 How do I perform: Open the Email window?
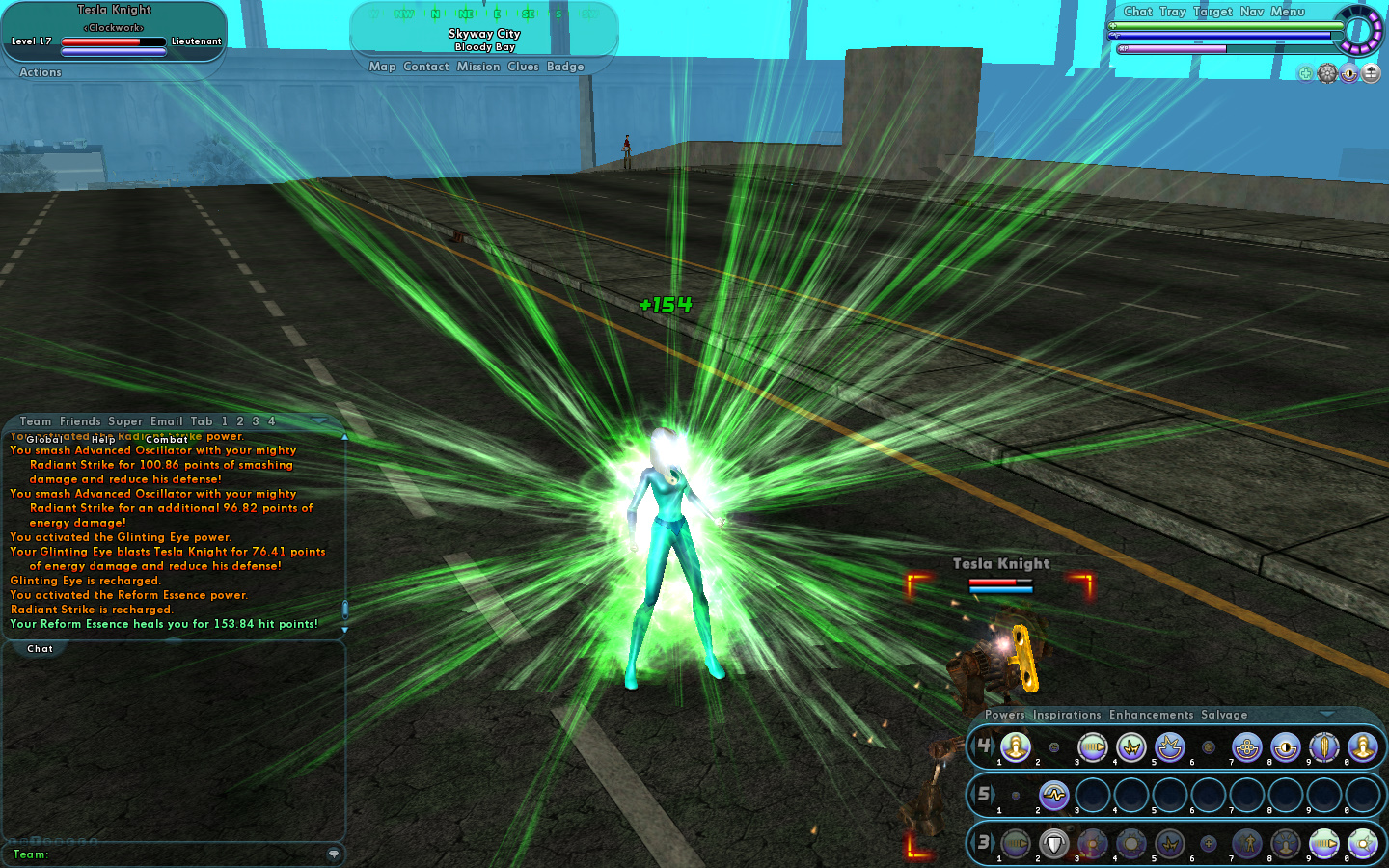click(166, 421)
